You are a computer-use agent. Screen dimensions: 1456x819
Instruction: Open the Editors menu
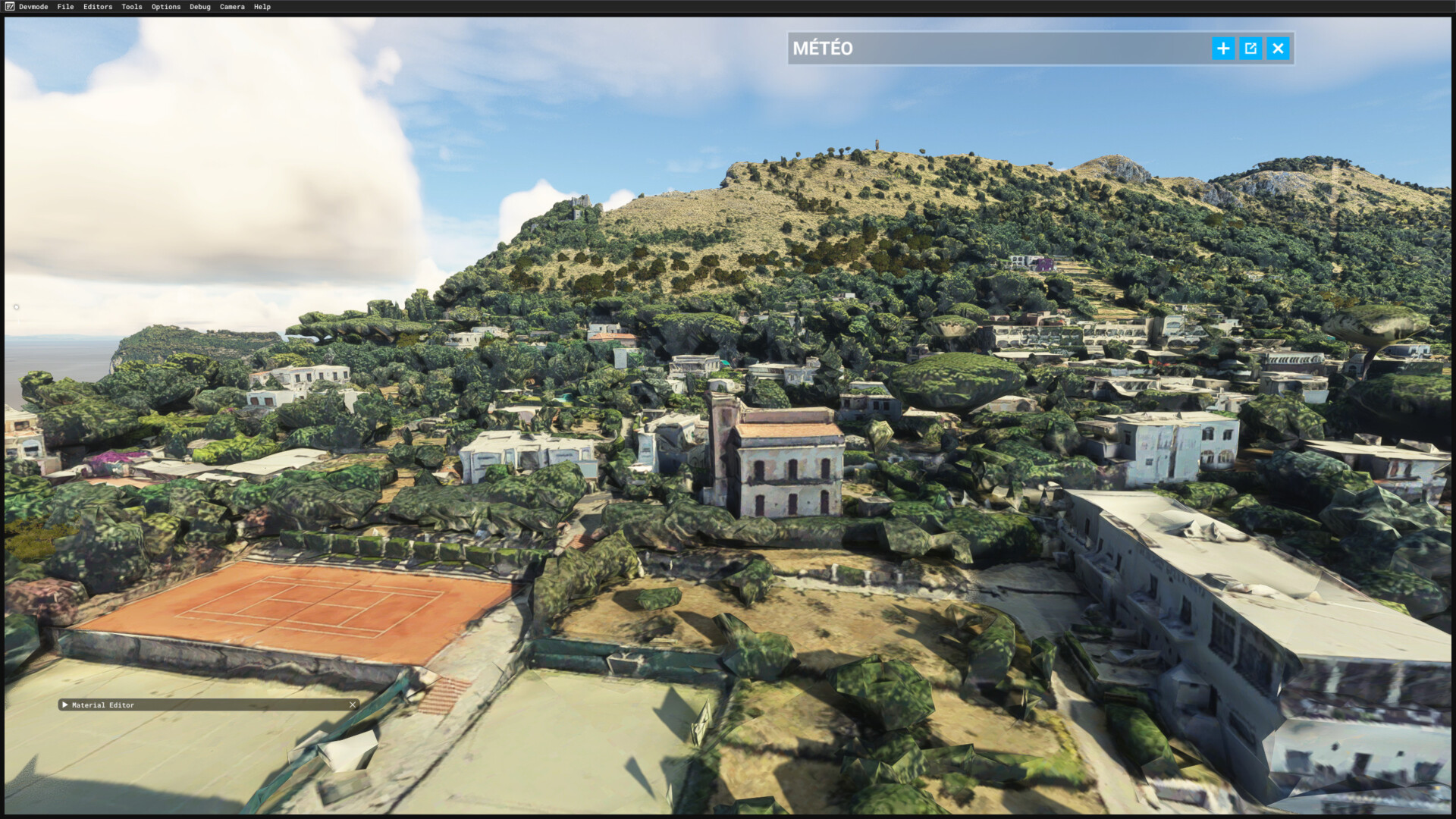coord(98,7)
